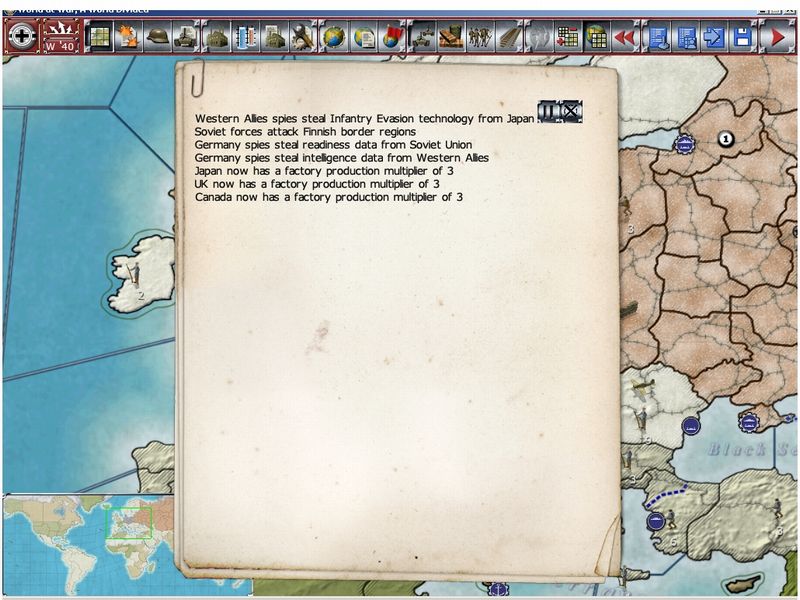Select the green helmet toolbar icon
The width and height of the screenshot is (800, 600).
(157, 38)
